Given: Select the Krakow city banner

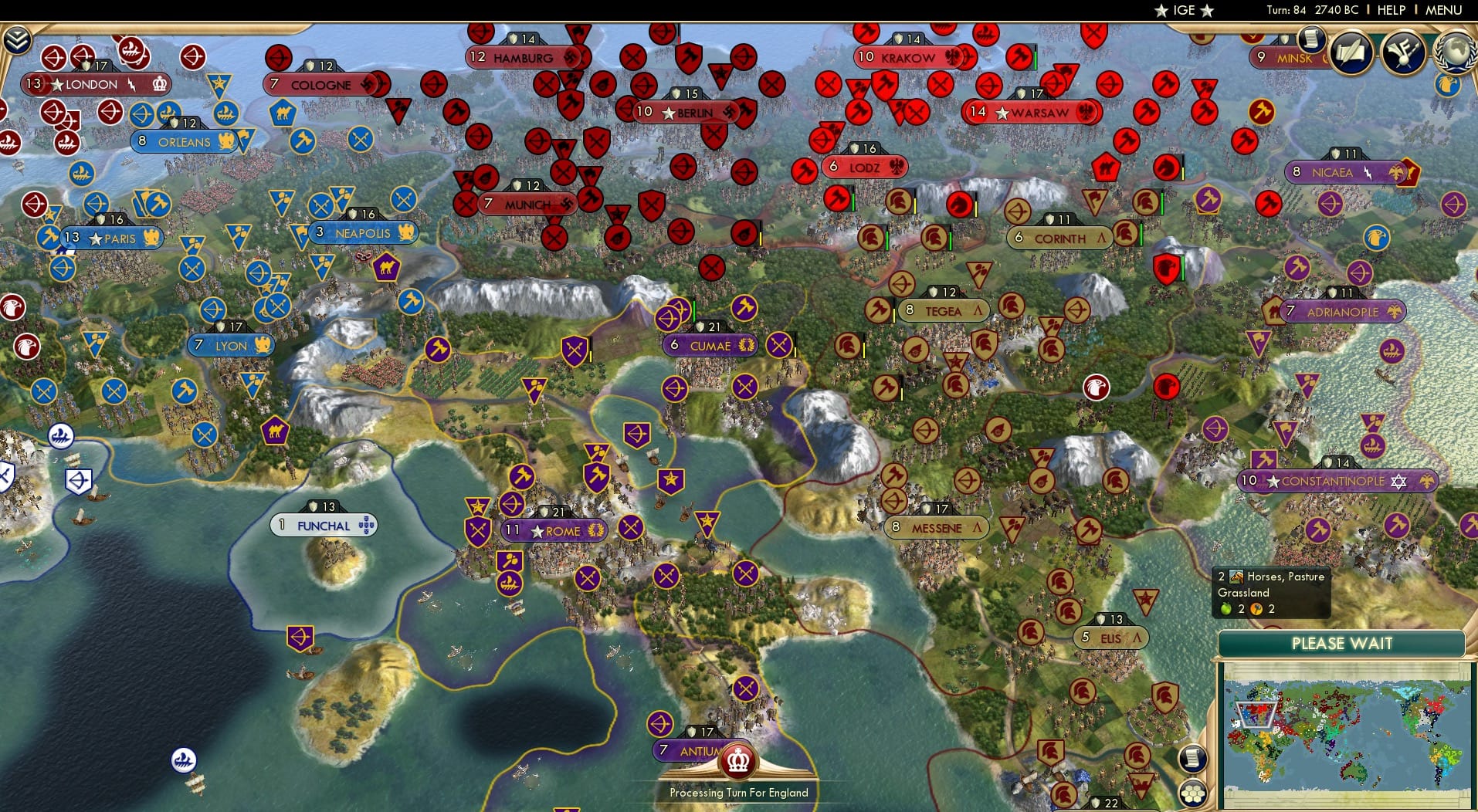Looking at the screenshot, I should (x=900, y=56).
